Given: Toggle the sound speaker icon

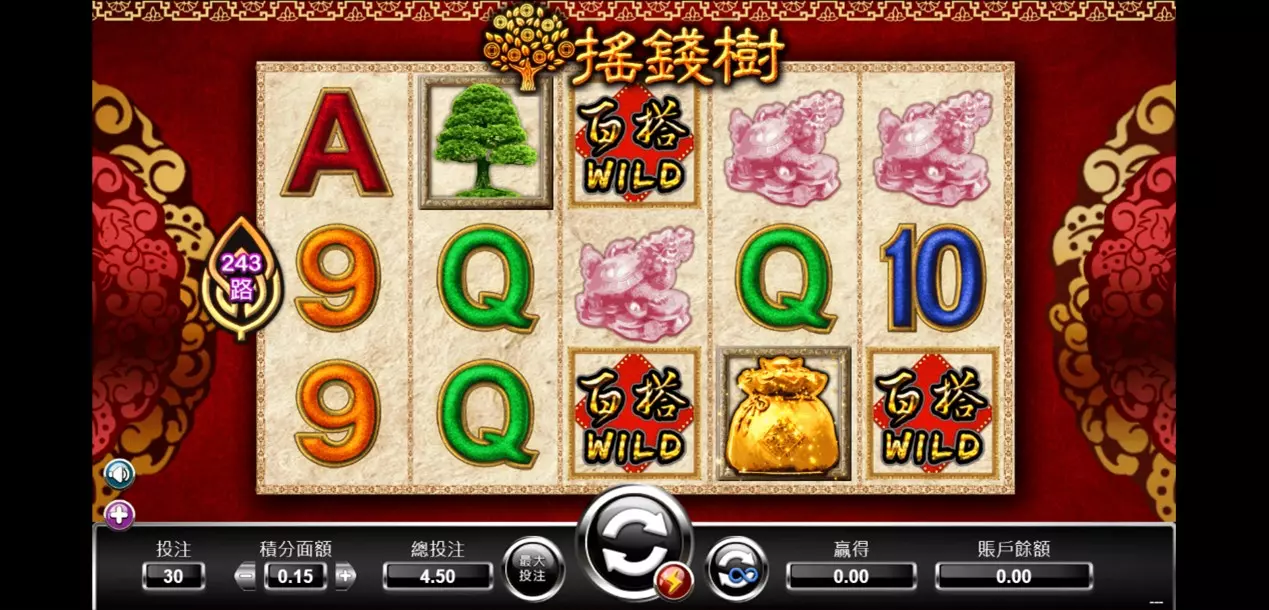Looking at the screenshot, I should pos(119,473).
